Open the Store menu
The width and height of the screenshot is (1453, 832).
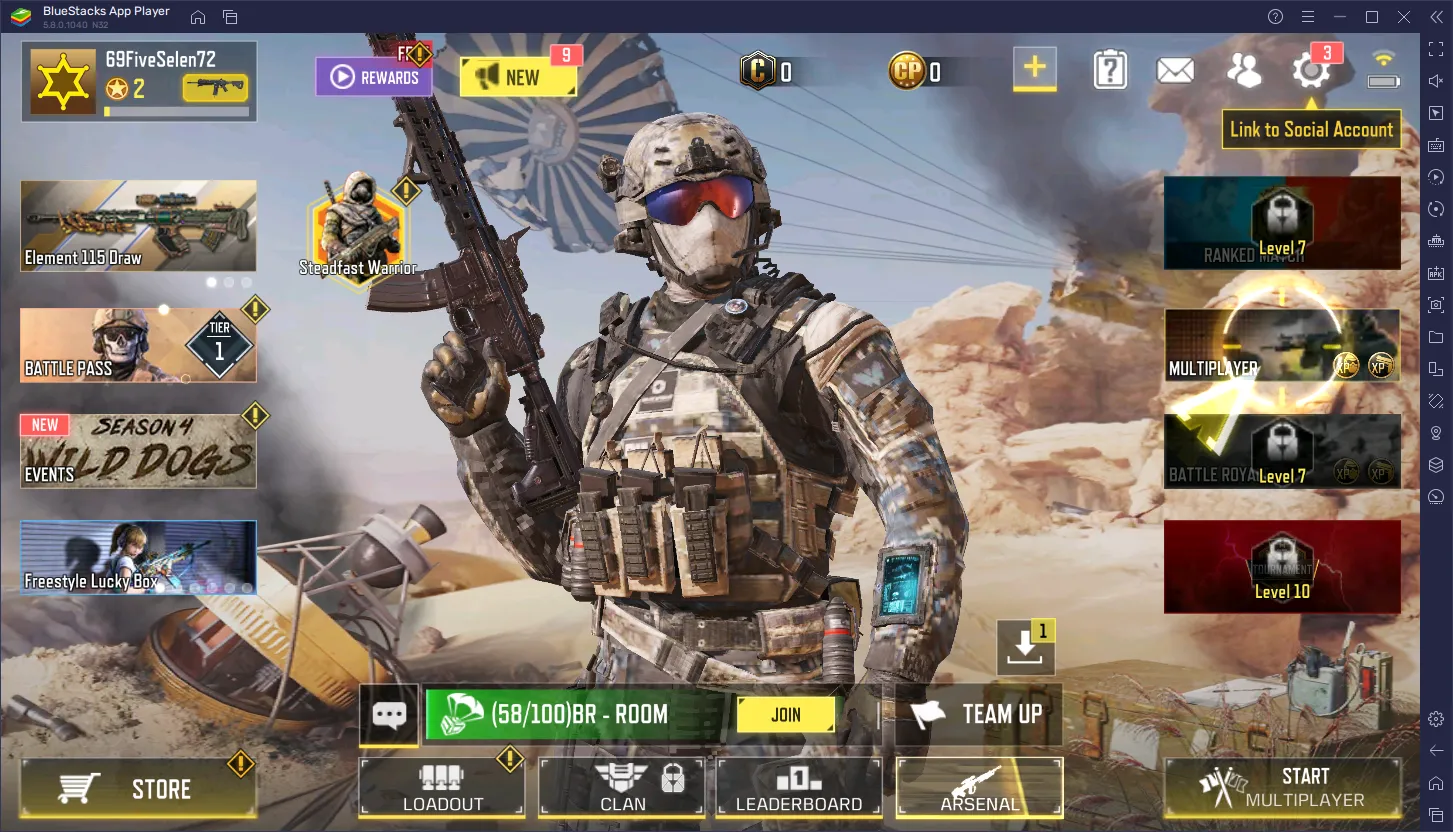coord(138,789)
